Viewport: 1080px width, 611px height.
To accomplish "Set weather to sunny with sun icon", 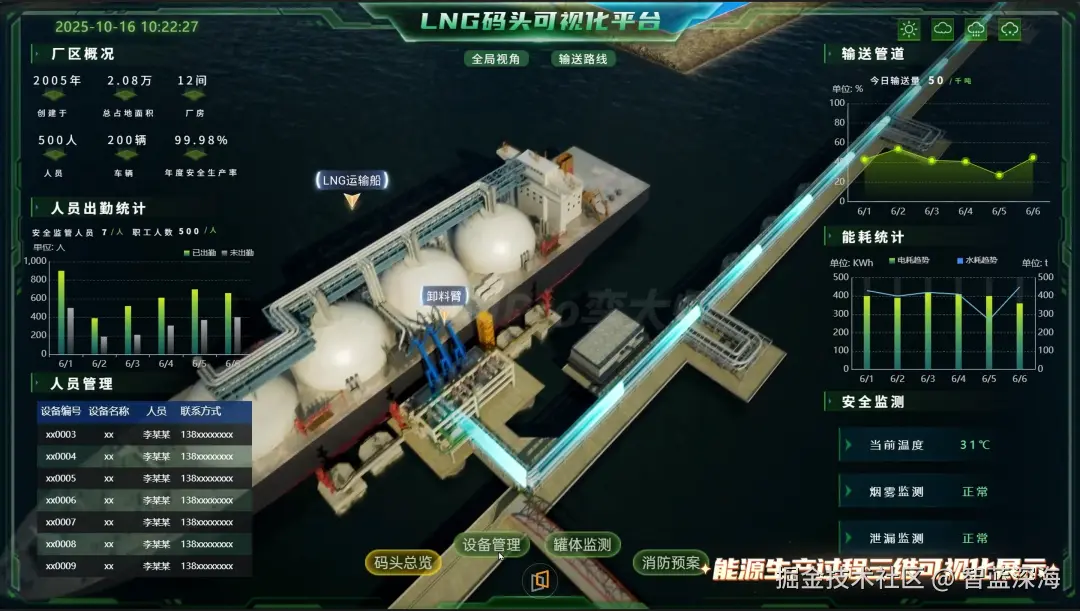I will [x=909, y=30].
